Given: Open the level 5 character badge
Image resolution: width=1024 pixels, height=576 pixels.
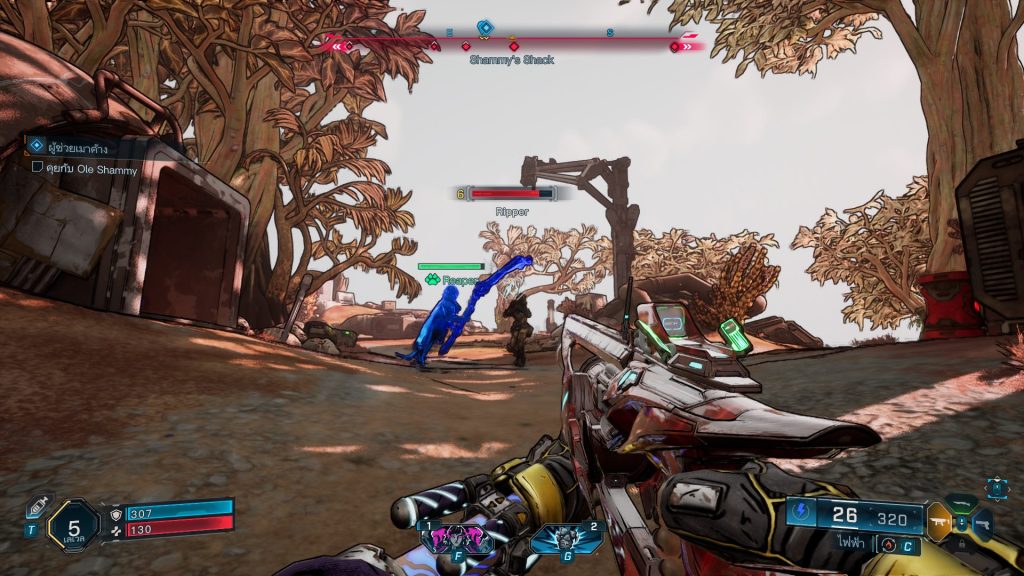Looking at the screenshot, I should point(73,524).
